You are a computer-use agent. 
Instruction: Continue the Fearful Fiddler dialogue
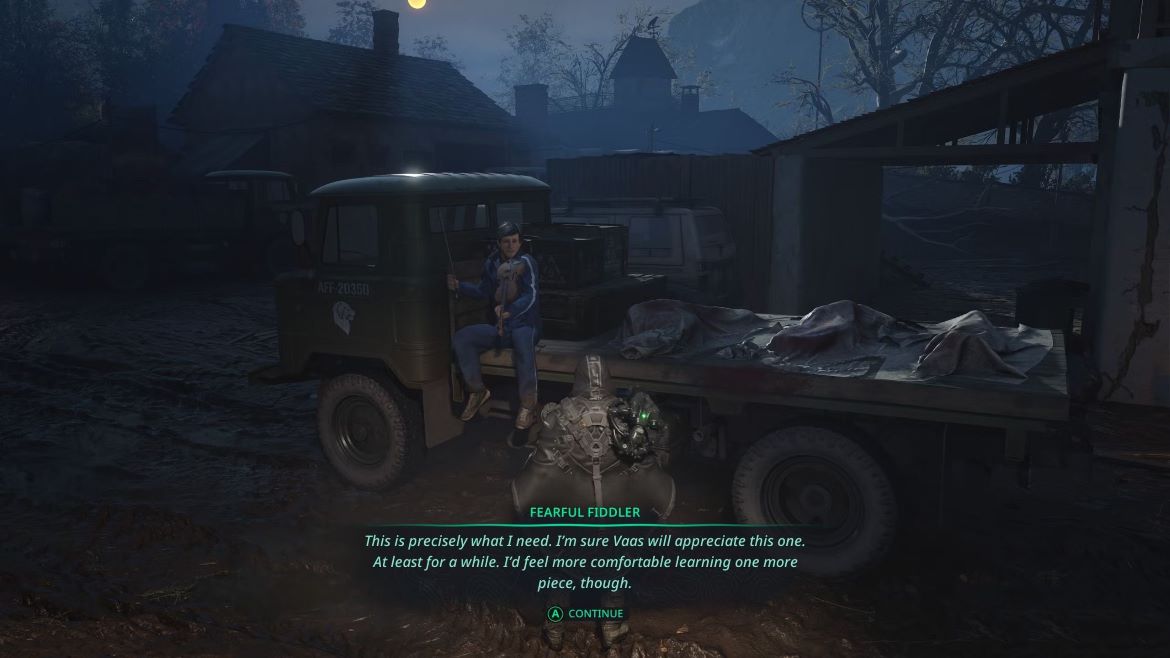click(585, 614)
